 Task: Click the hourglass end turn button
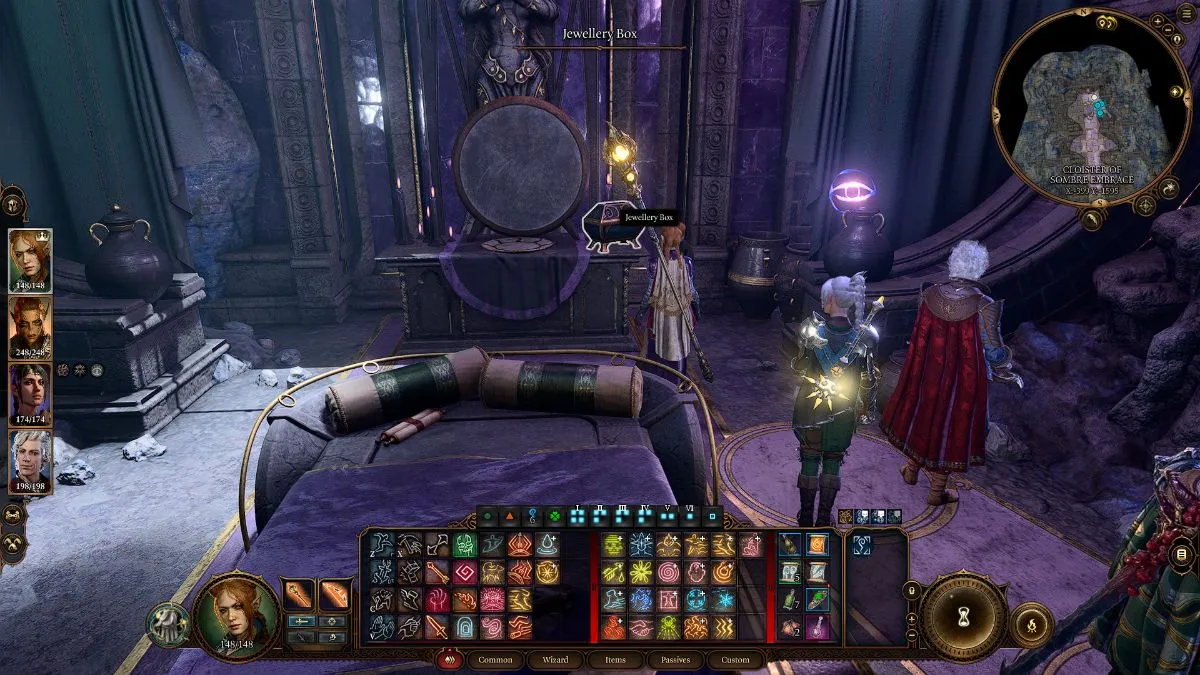click(x=963, y=614)
